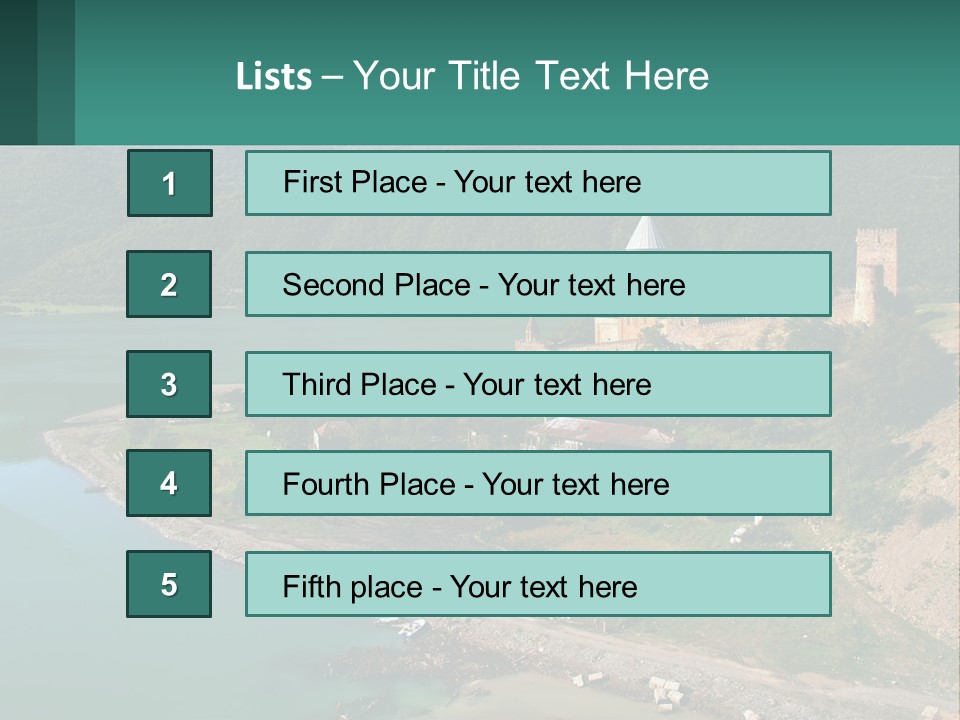Click the Fourth Place text row
Screen dimensions: 960x720
[538, 484]
